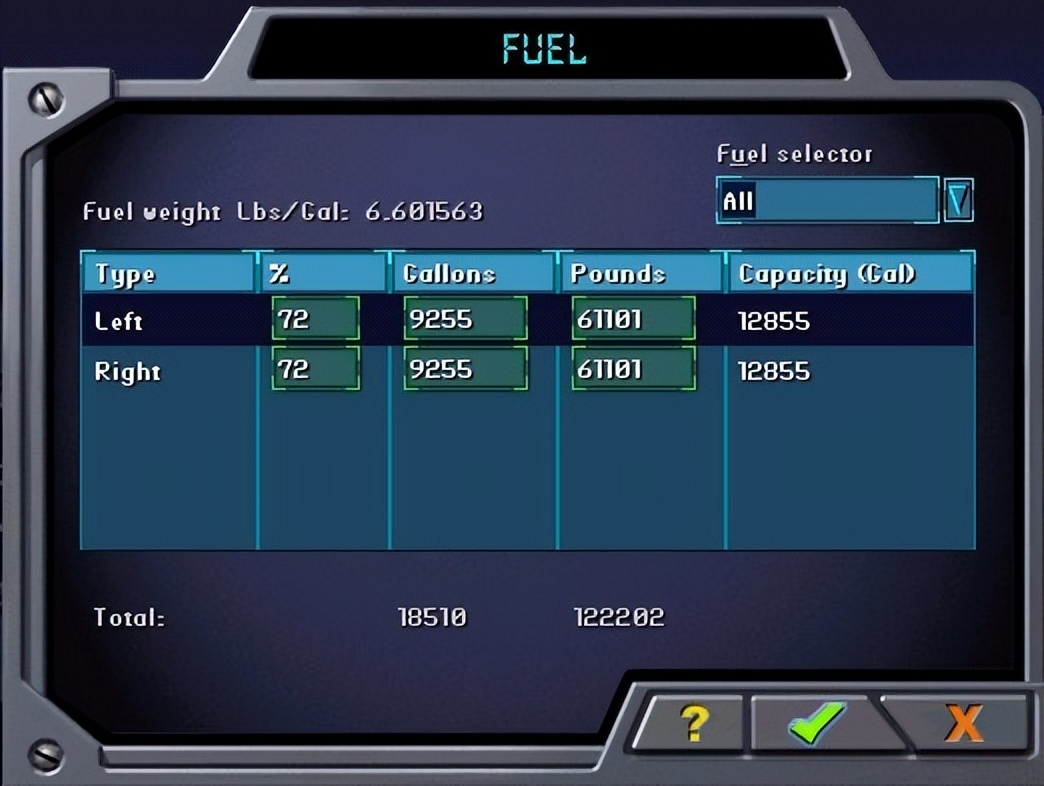1044x786 pixels.
Task: Select the Left tank gallons field
Action: [x=465, y=320]
